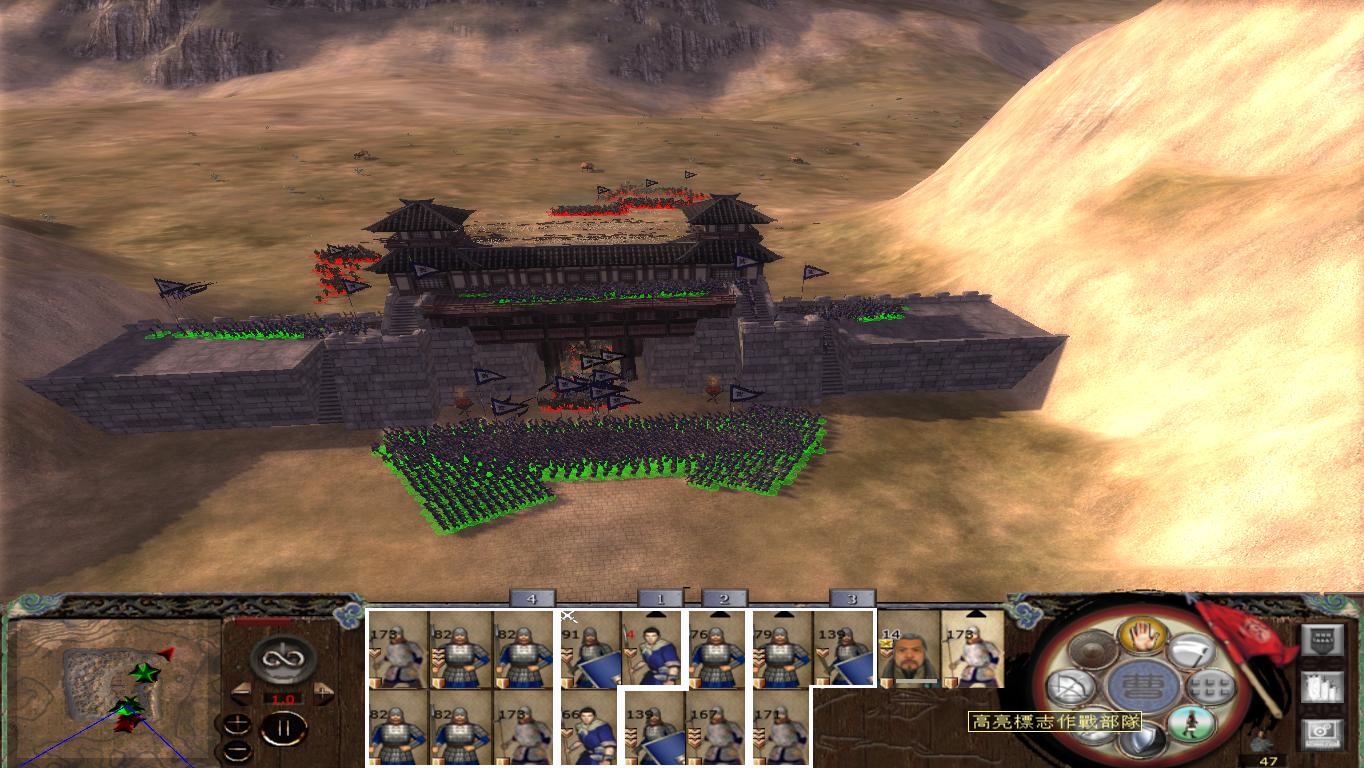Issue the halt order with the hand icon
The height and width of the screenshot is (768, 1364).
point(1142,637)
